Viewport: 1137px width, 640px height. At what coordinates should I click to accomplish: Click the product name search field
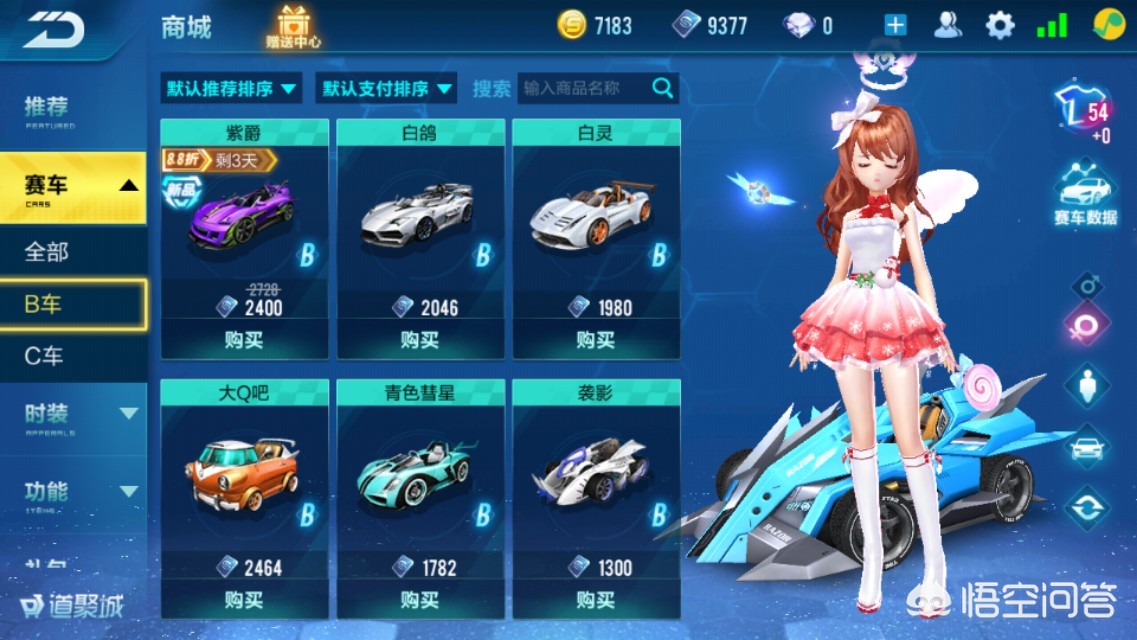[586, 89]
